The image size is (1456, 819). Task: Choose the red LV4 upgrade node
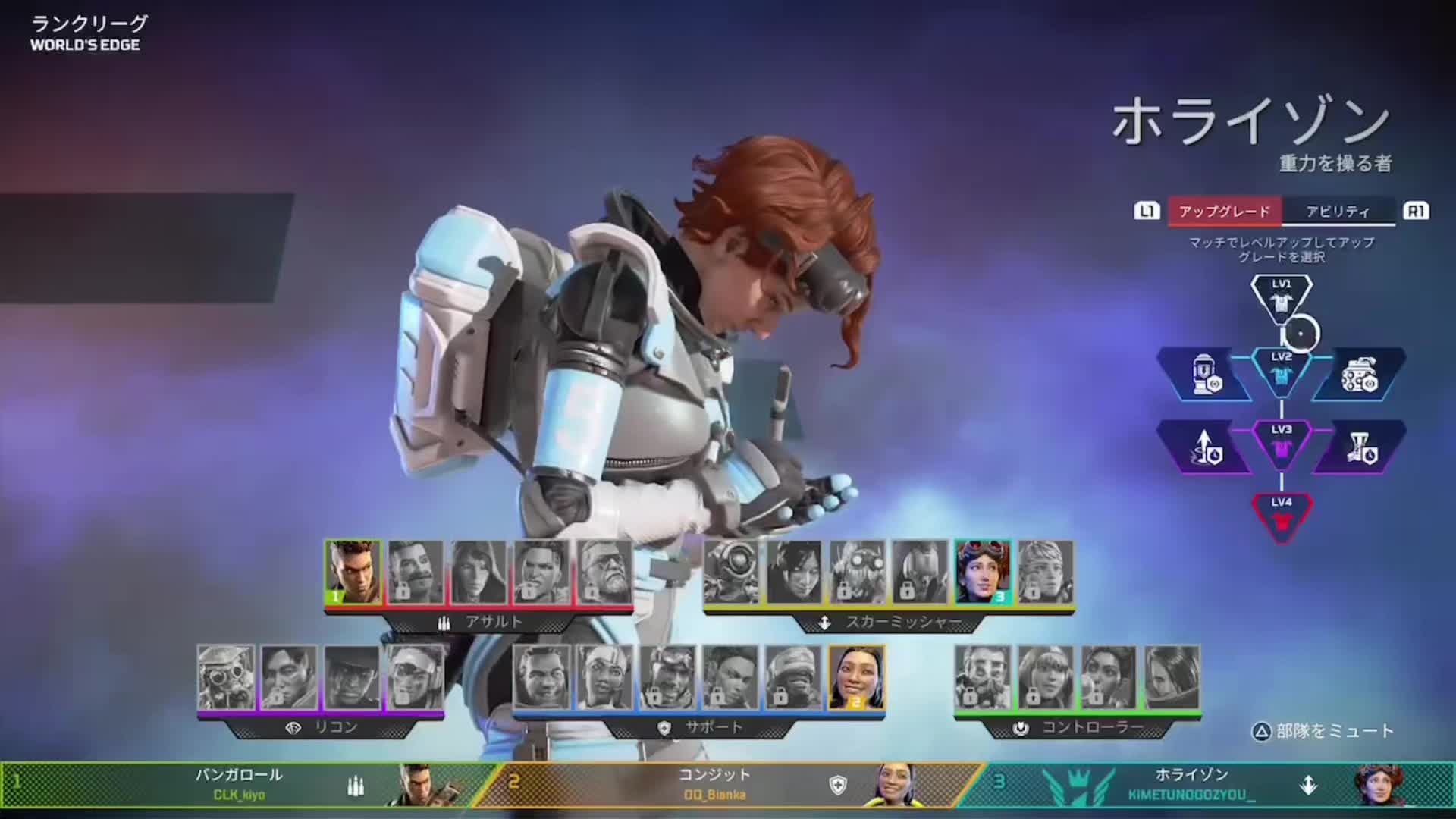point(1281,516)
